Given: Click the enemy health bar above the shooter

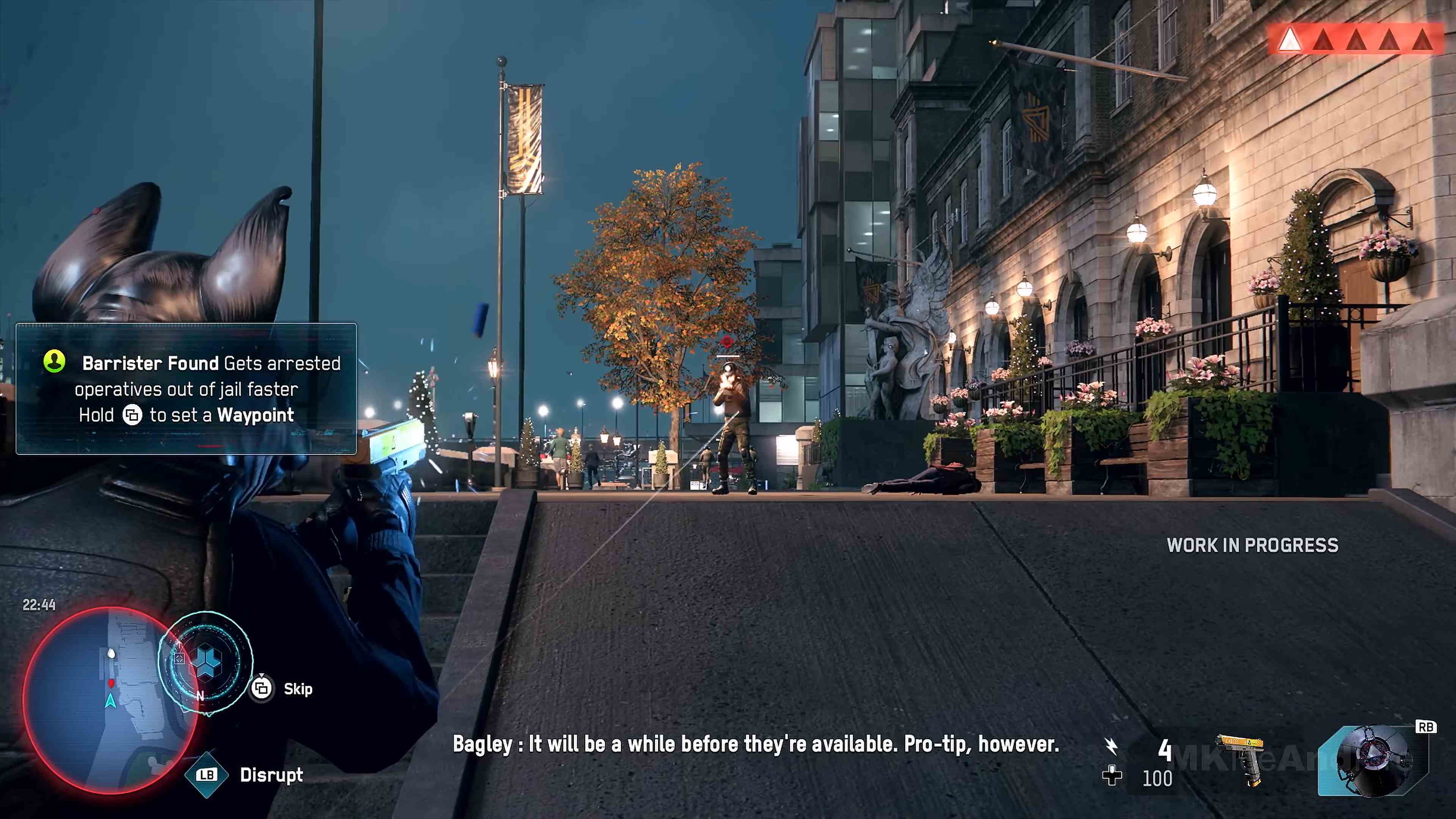Looking at the screenshot, I should point(728,357).
